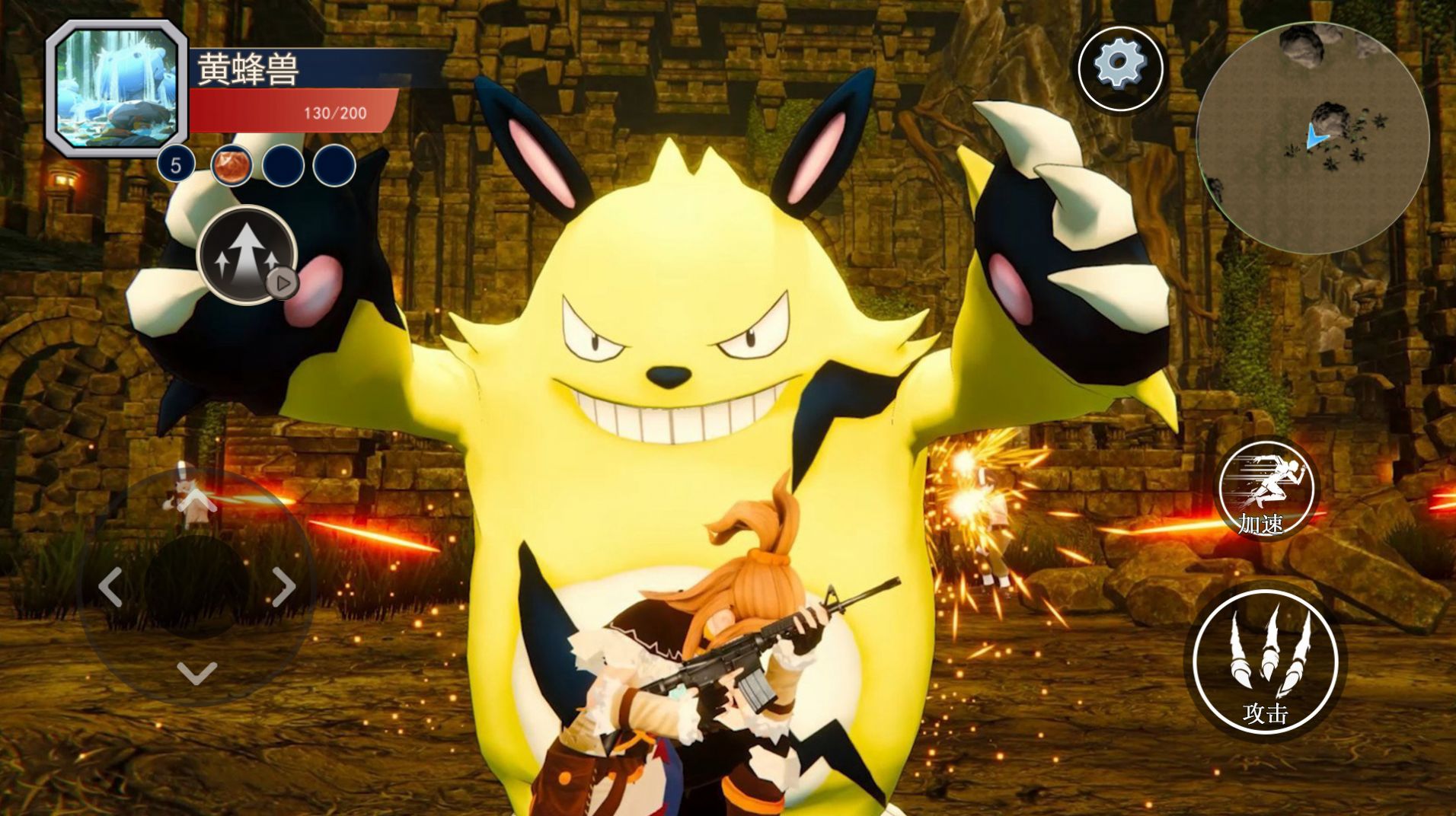Viewport: 1456px width, 816px height.
Task: Select the orange orb item slot
Action: [231, 165]
